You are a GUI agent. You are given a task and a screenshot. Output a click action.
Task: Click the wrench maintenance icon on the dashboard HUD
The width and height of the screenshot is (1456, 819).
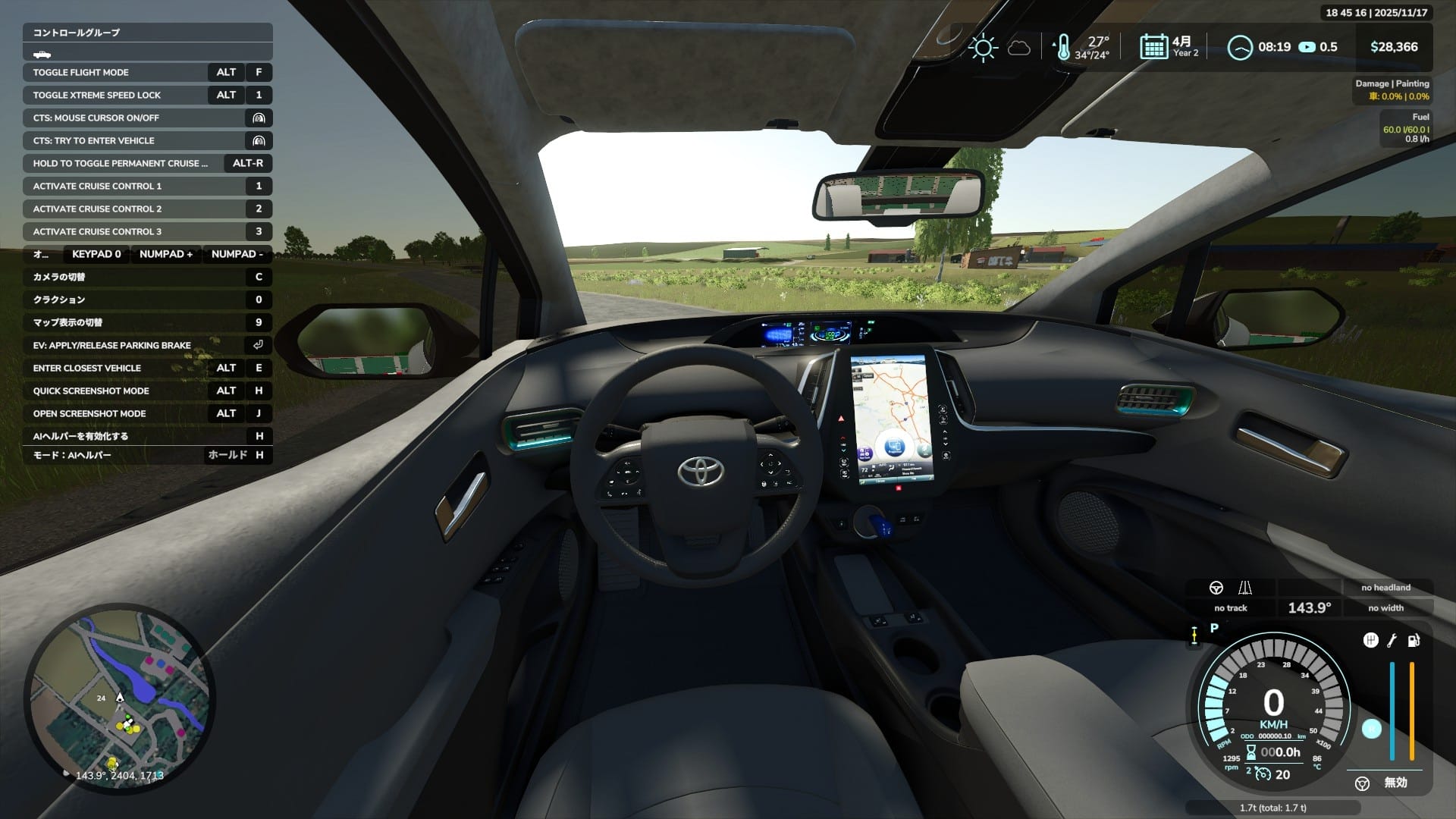tap(1392, 640)
